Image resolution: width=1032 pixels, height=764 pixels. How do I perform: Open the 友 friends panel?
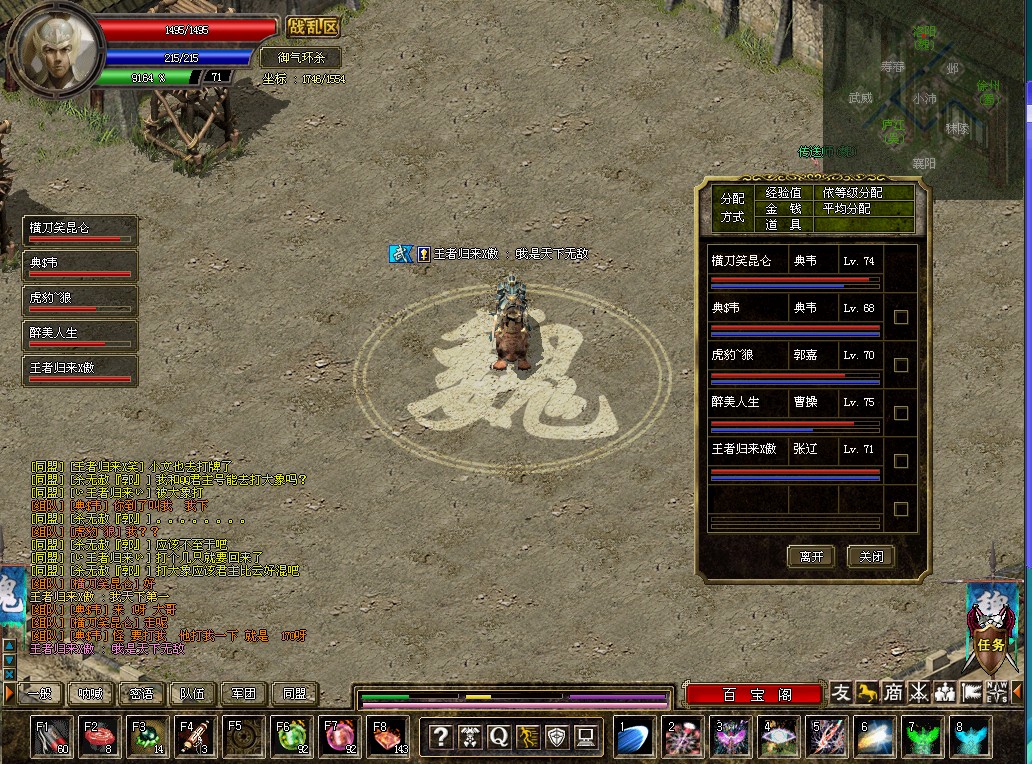842,692
